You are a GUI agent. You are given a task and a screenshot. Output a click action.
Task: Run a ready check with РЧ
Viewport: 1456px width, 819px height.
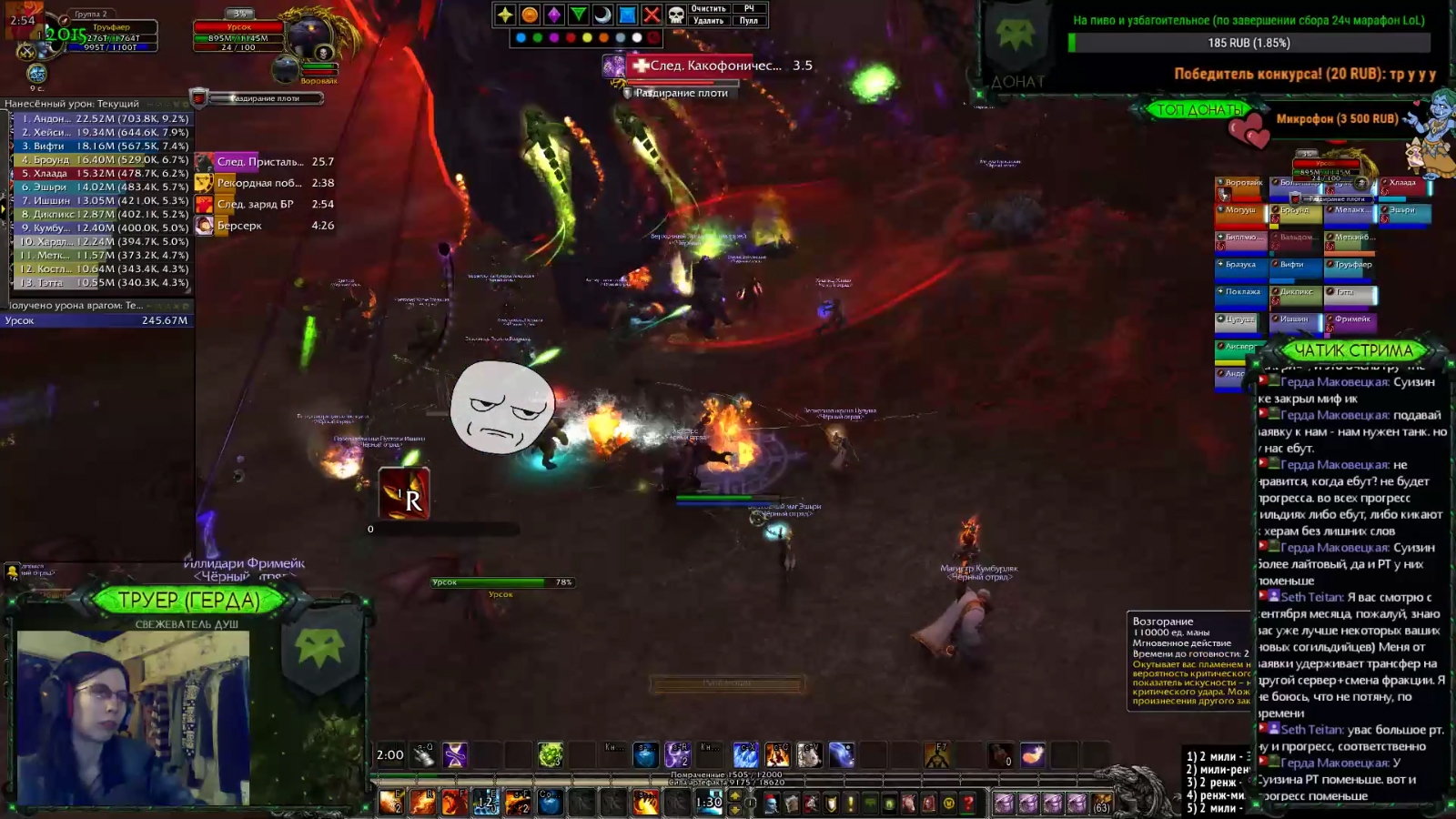coord(749,8)
